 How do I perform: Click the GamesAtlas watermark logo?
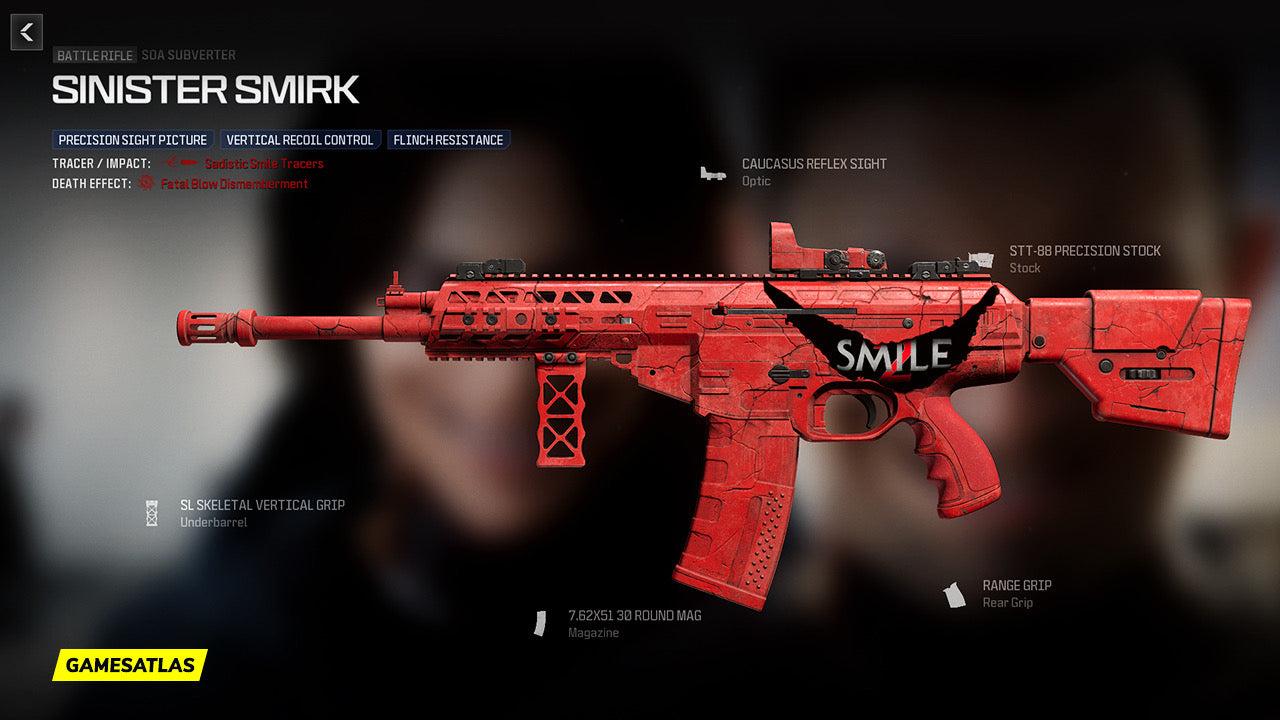coord(130,665)
